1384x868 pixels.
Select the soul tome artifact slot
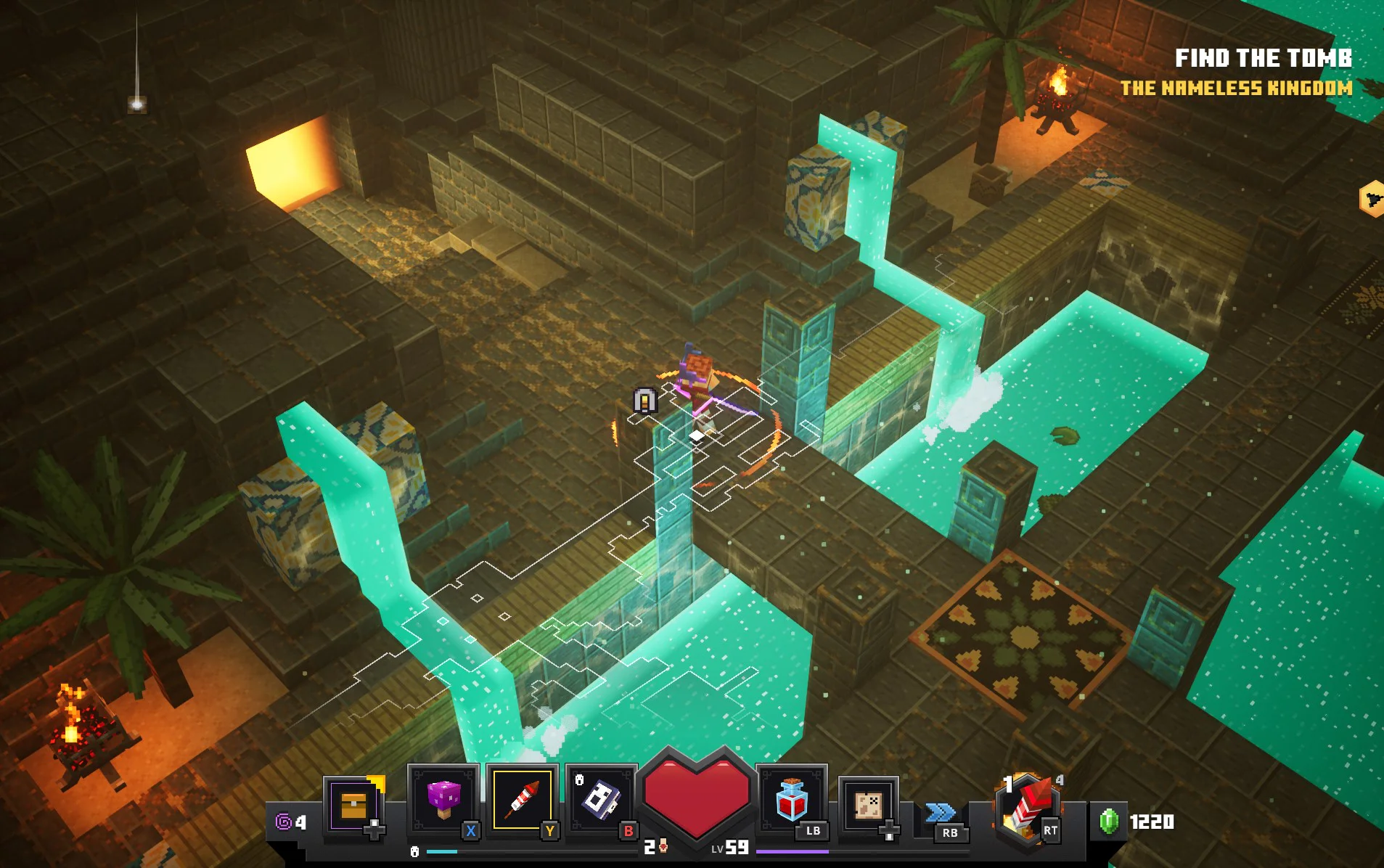point(601,799)
